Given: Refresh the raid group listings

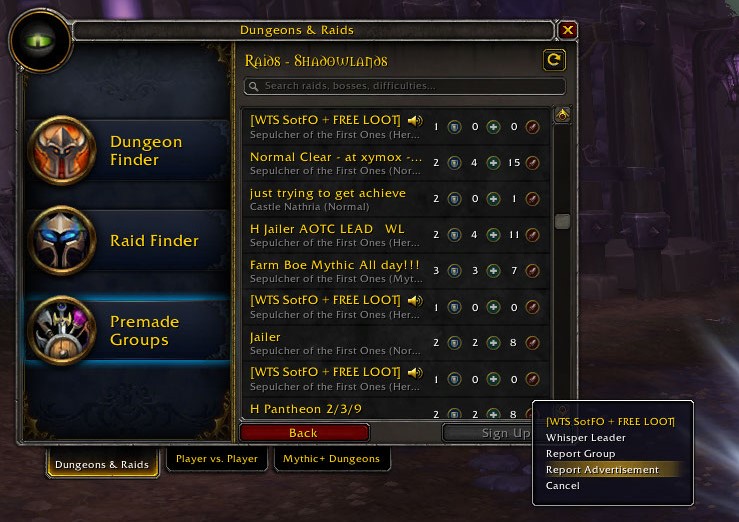Looking at the screenshot, I should point(553,61).
